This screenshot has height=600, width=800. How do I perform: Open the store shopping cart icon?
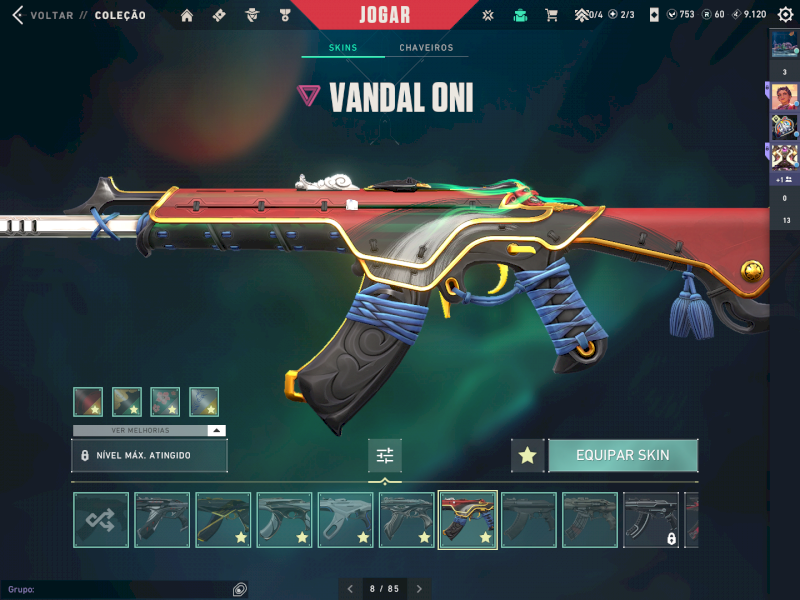point(551,15)
